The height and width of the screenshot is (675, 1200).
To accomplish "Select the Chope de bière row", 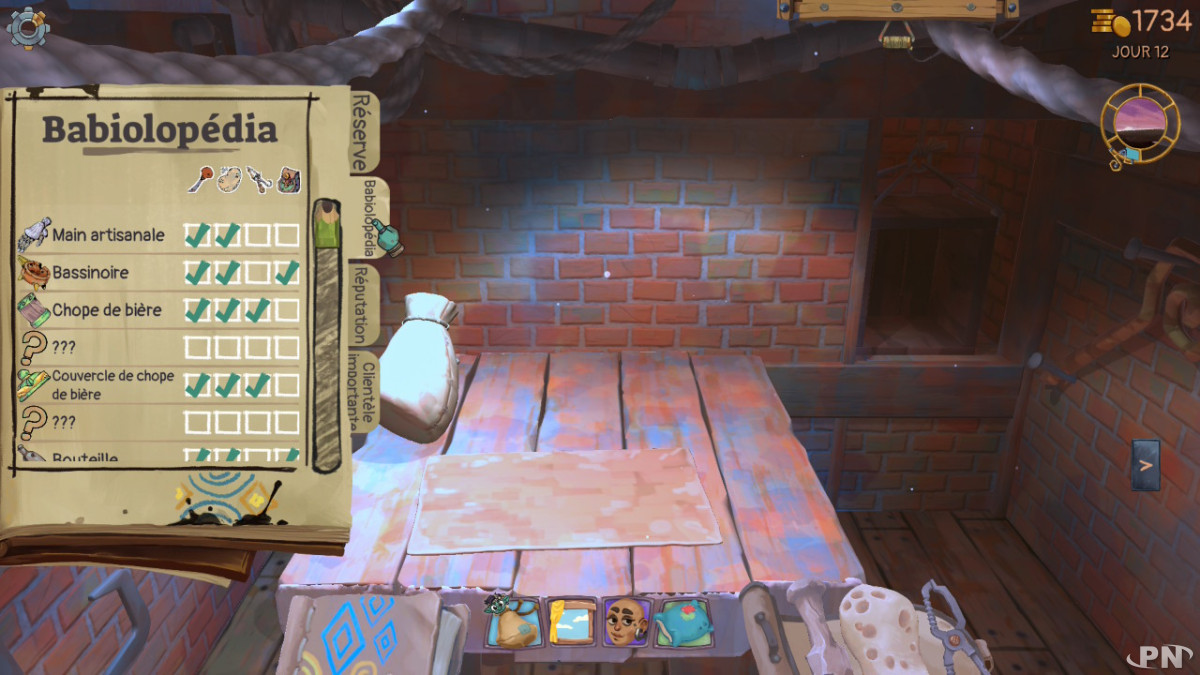I will tap(106, 310).
